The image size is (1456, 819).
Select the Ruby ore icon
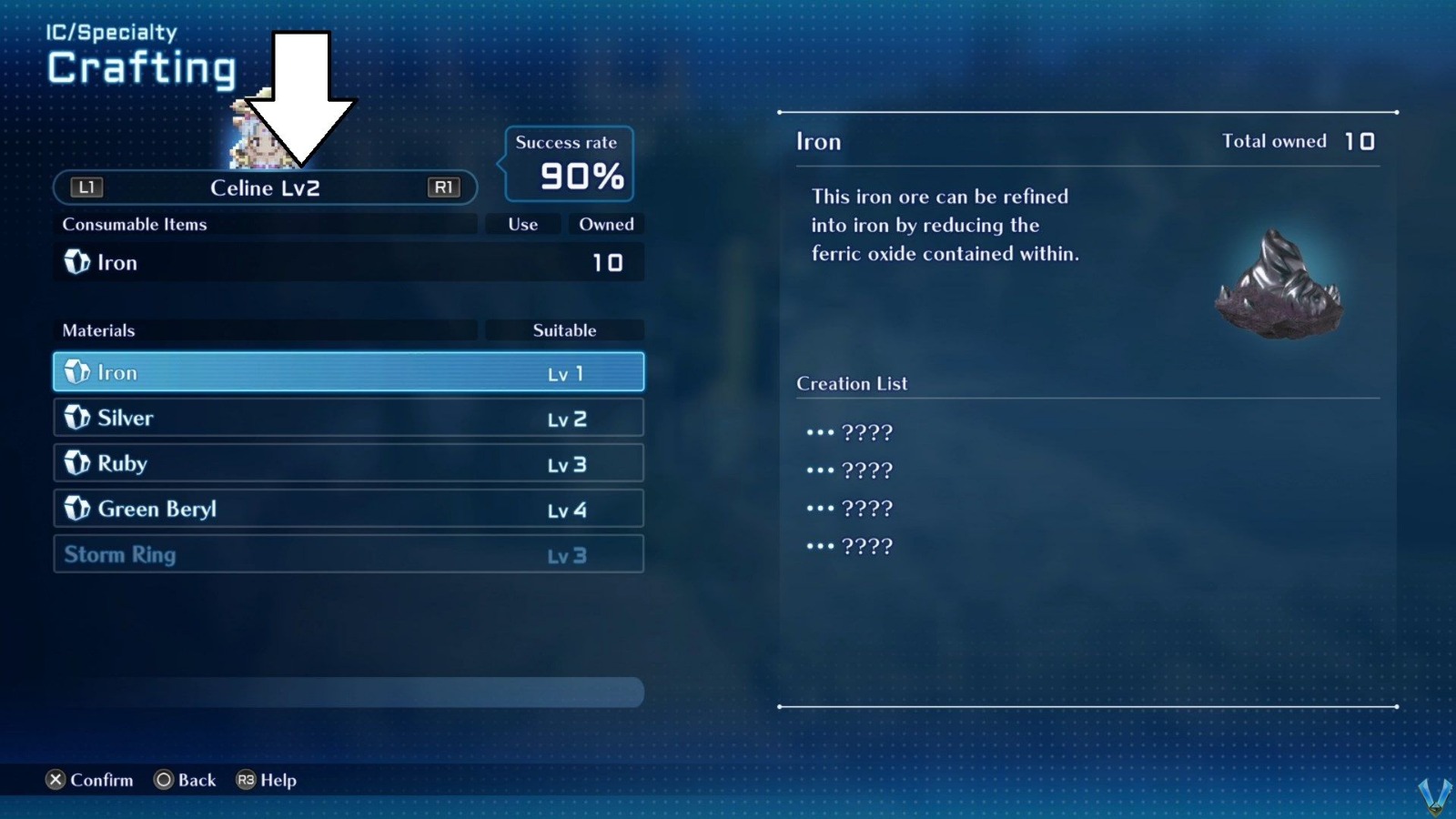(76, 463)
